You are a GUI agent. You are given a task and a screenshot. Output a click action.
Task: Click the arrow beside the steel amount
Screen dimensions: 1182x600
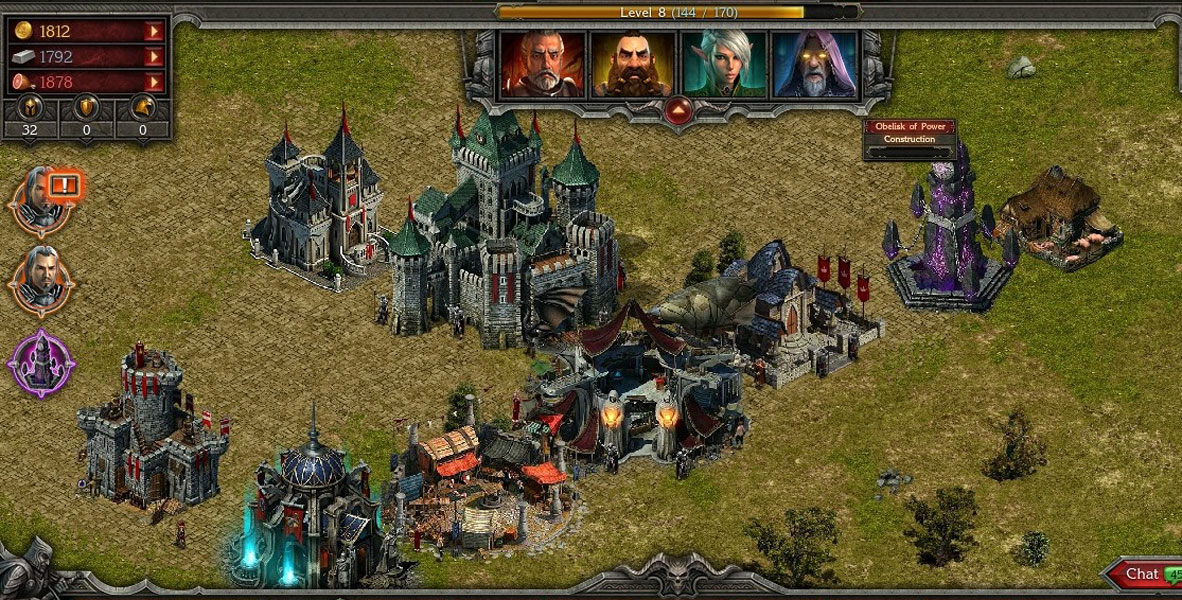[x=154, y=57]
